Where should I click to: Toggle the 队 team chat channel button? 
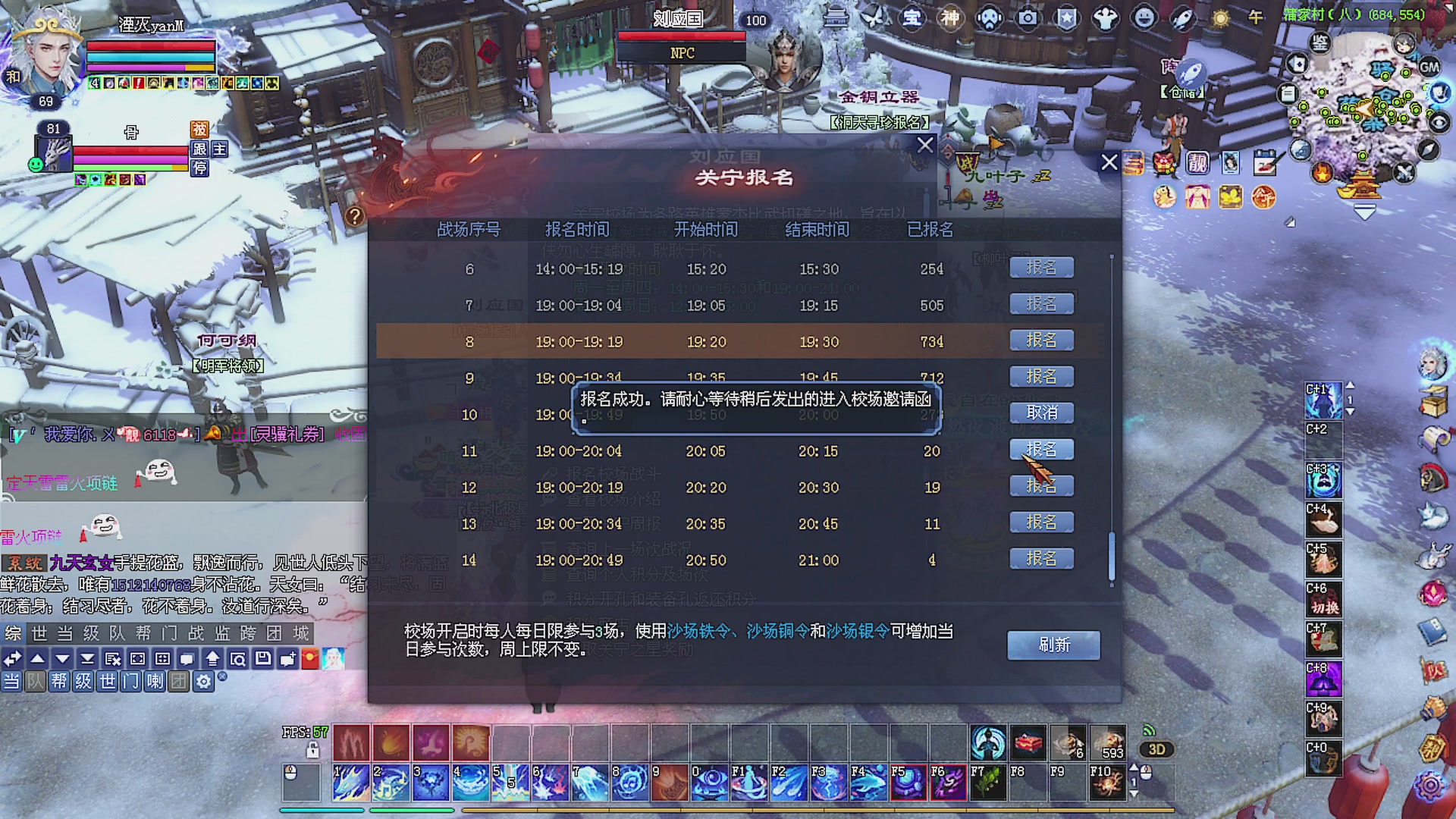[36, 682]
